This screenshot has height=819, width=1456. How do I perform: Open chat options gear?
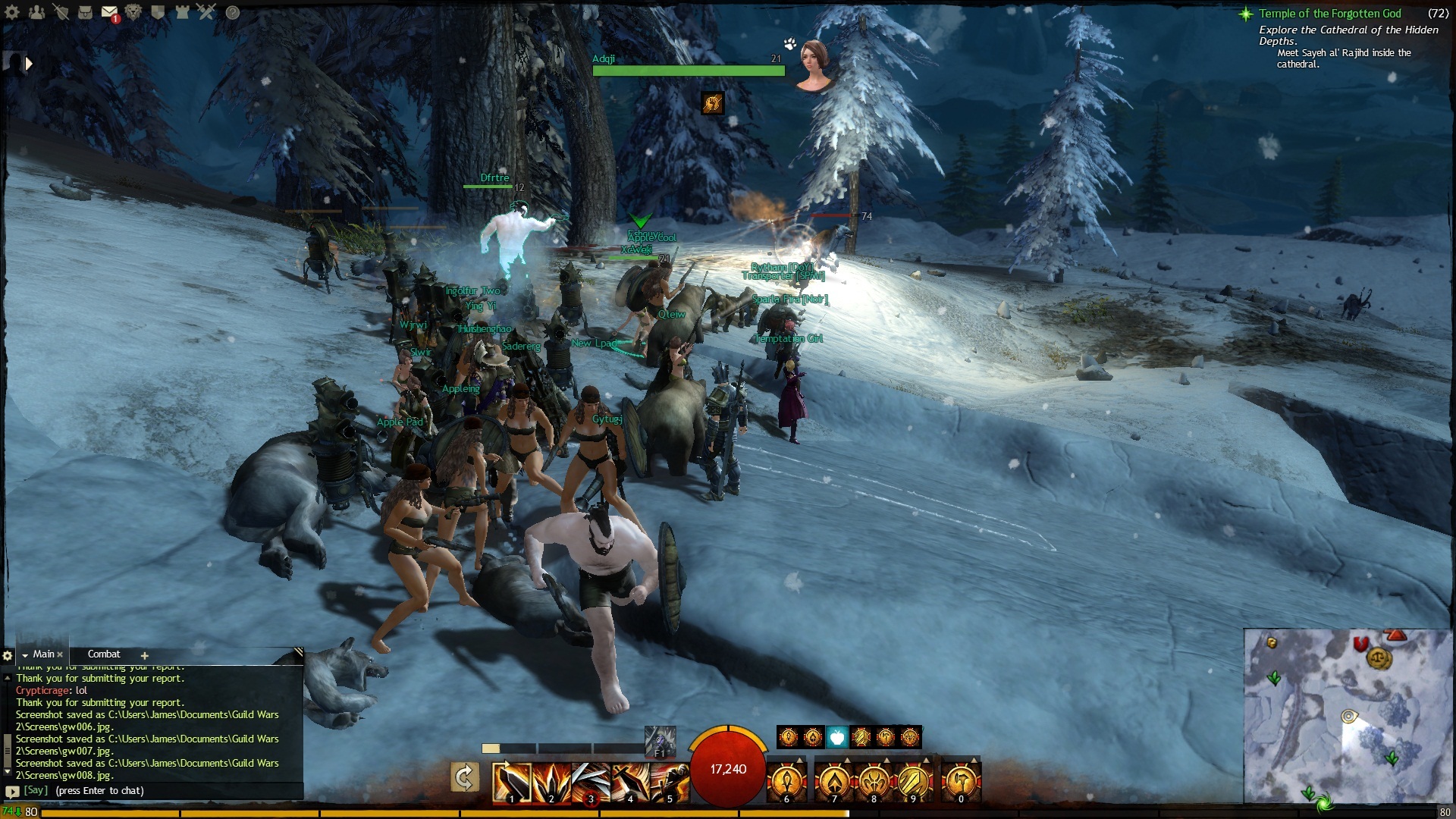(x=8, y=655)
